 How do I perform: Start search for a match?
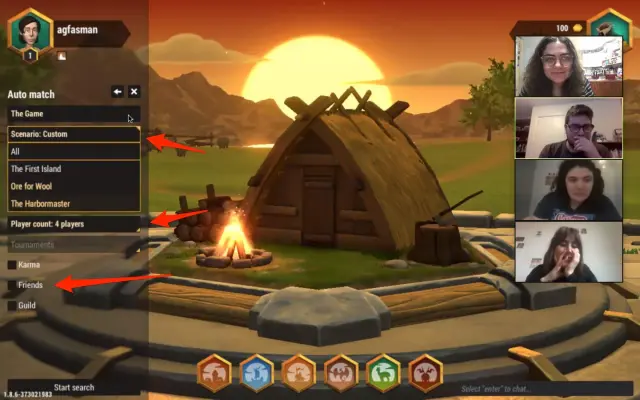click(73, 387)
